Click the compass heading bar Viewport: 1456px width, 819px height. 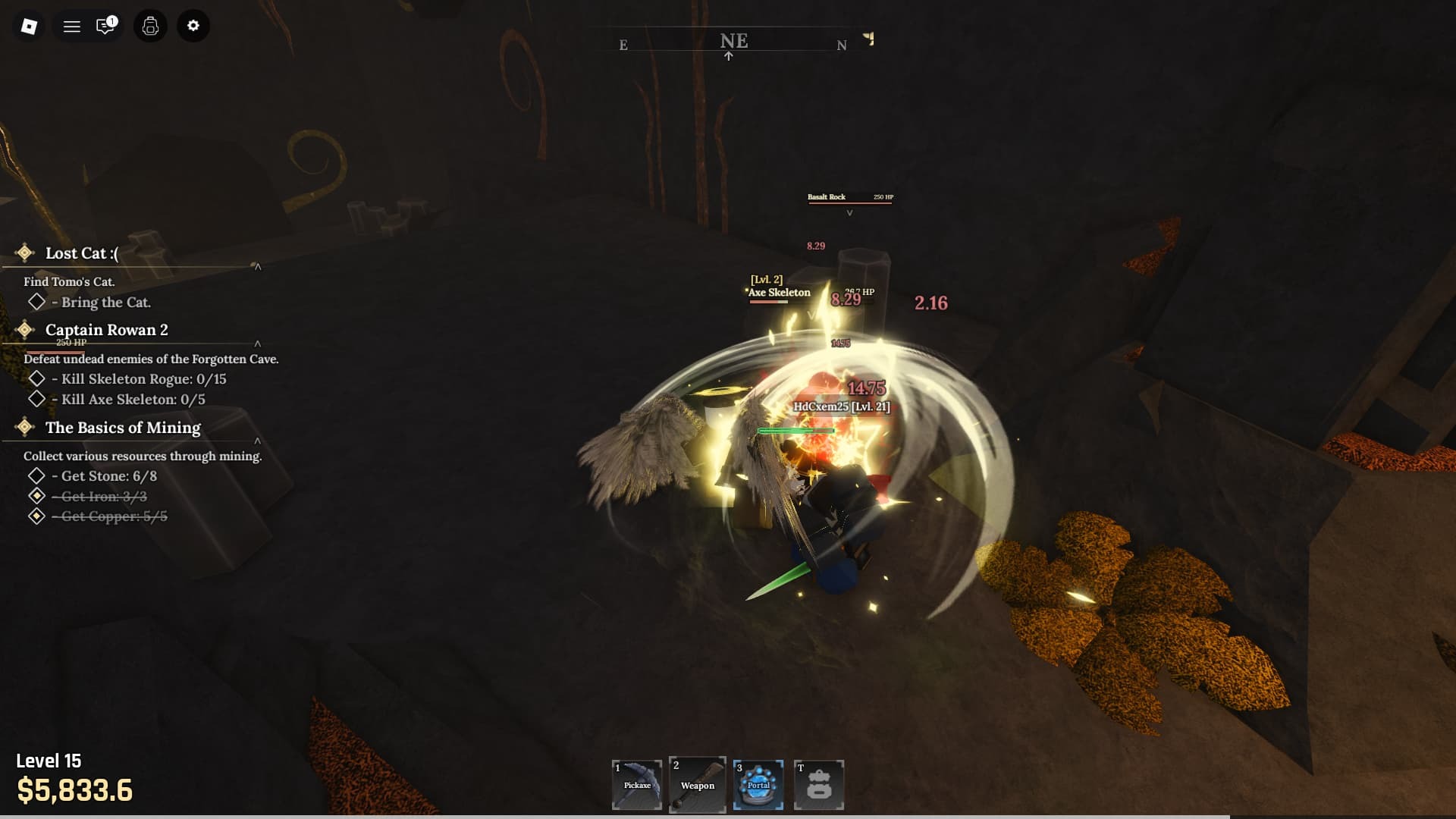(x=733, y=42)
